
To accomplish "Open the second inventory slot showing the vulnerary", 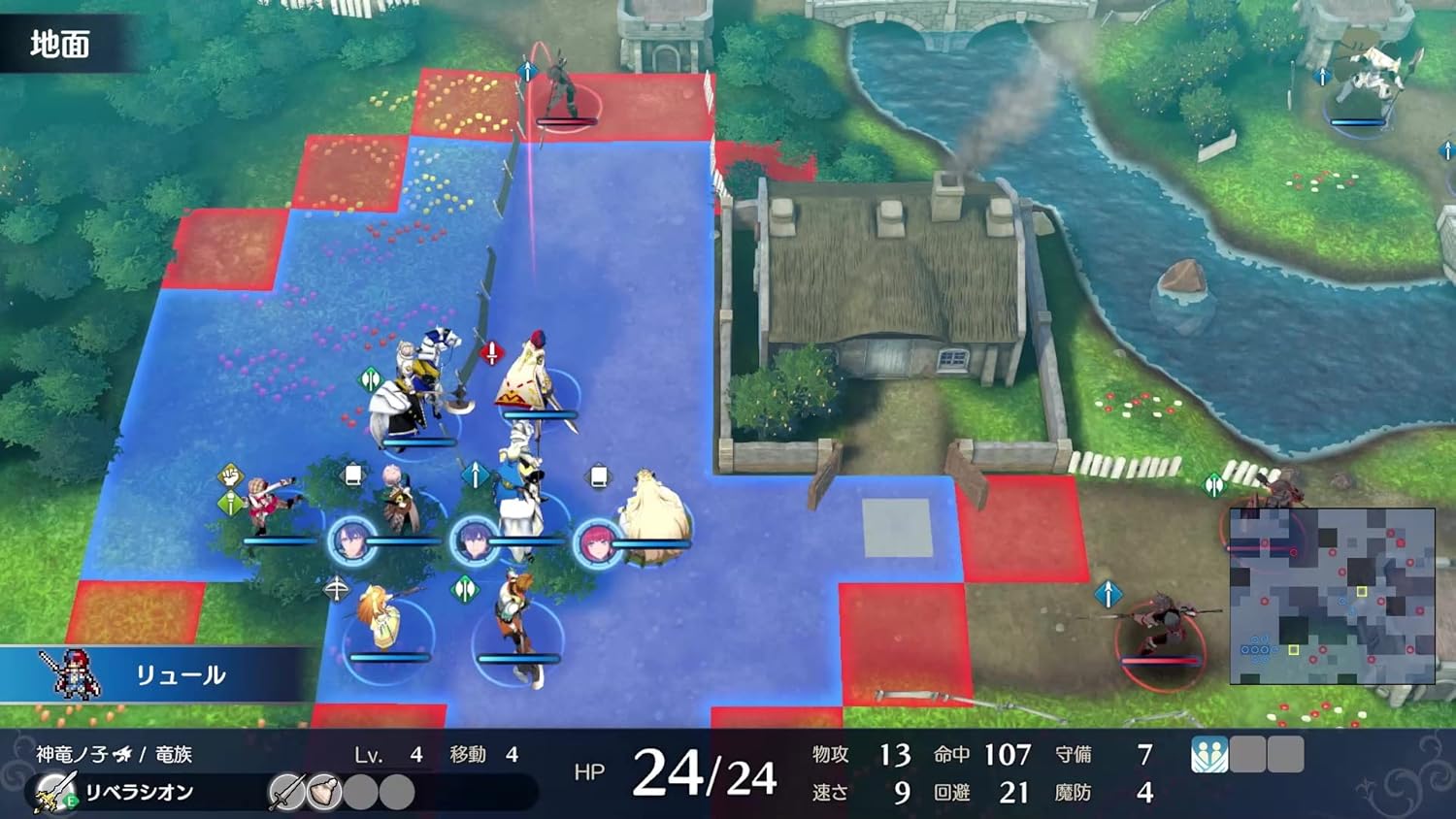I will pos(323,792).
